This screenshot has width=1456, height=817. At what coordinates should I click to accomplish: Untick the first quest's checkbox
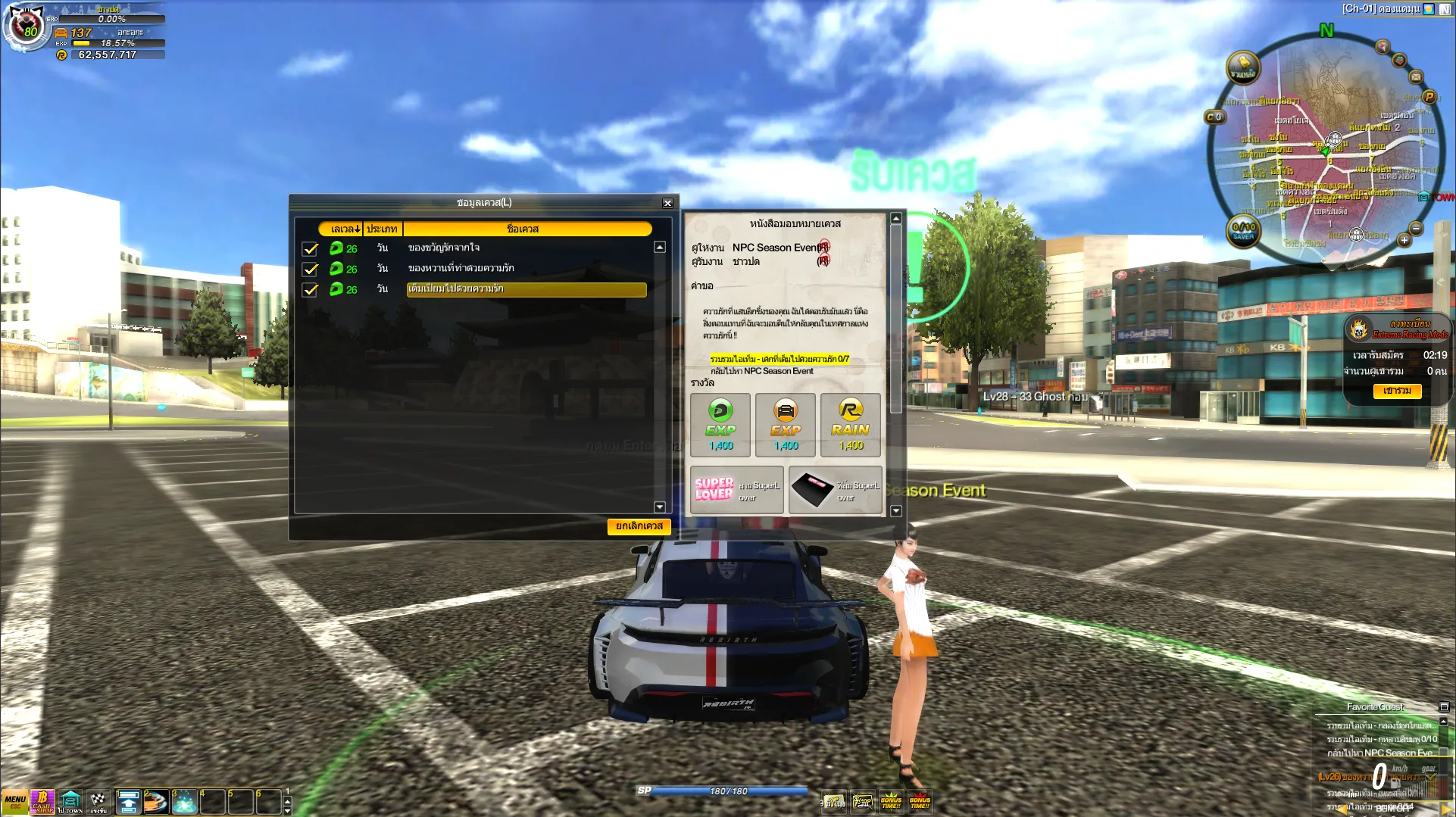pyautogui.click(x=310, y=248)
